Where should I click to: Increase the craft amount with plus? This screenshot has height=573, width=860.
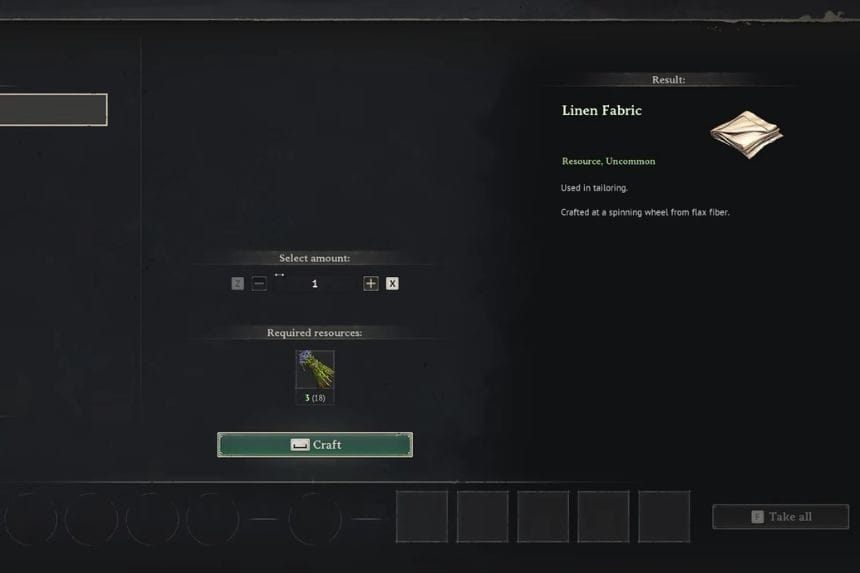click(371, 284)
